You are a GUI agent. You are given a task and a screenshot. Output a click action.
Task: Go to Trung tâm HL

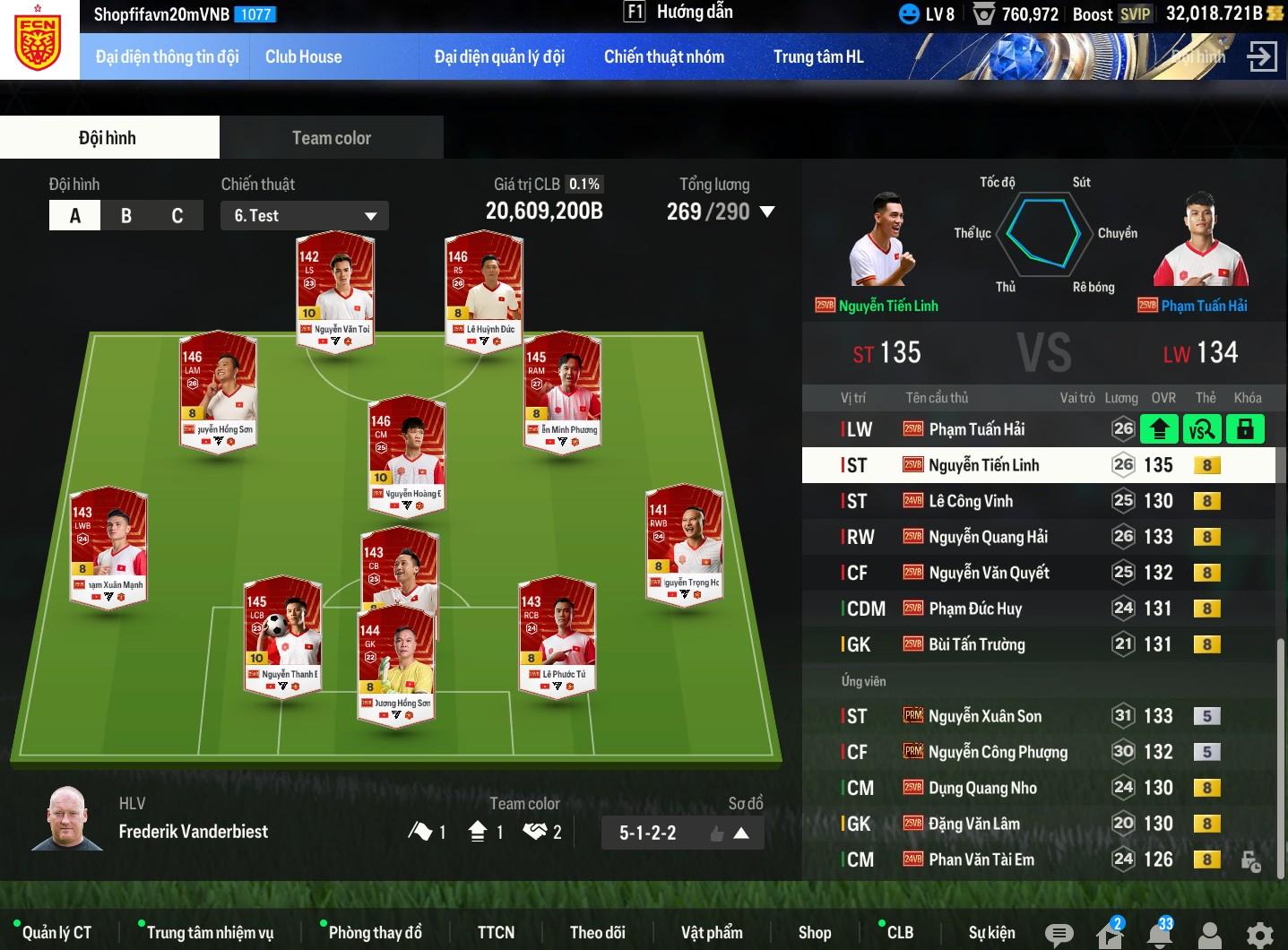[817, 57]
